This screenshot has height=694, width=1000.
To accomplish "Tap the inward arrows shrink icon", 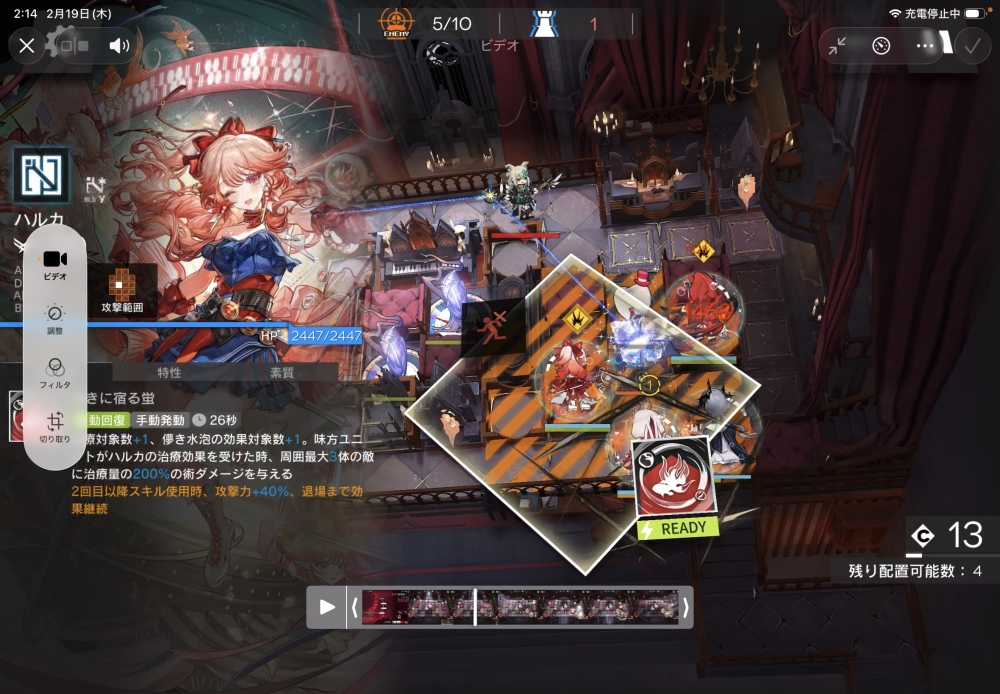I will pyautogui.click(x=837, y=45).
